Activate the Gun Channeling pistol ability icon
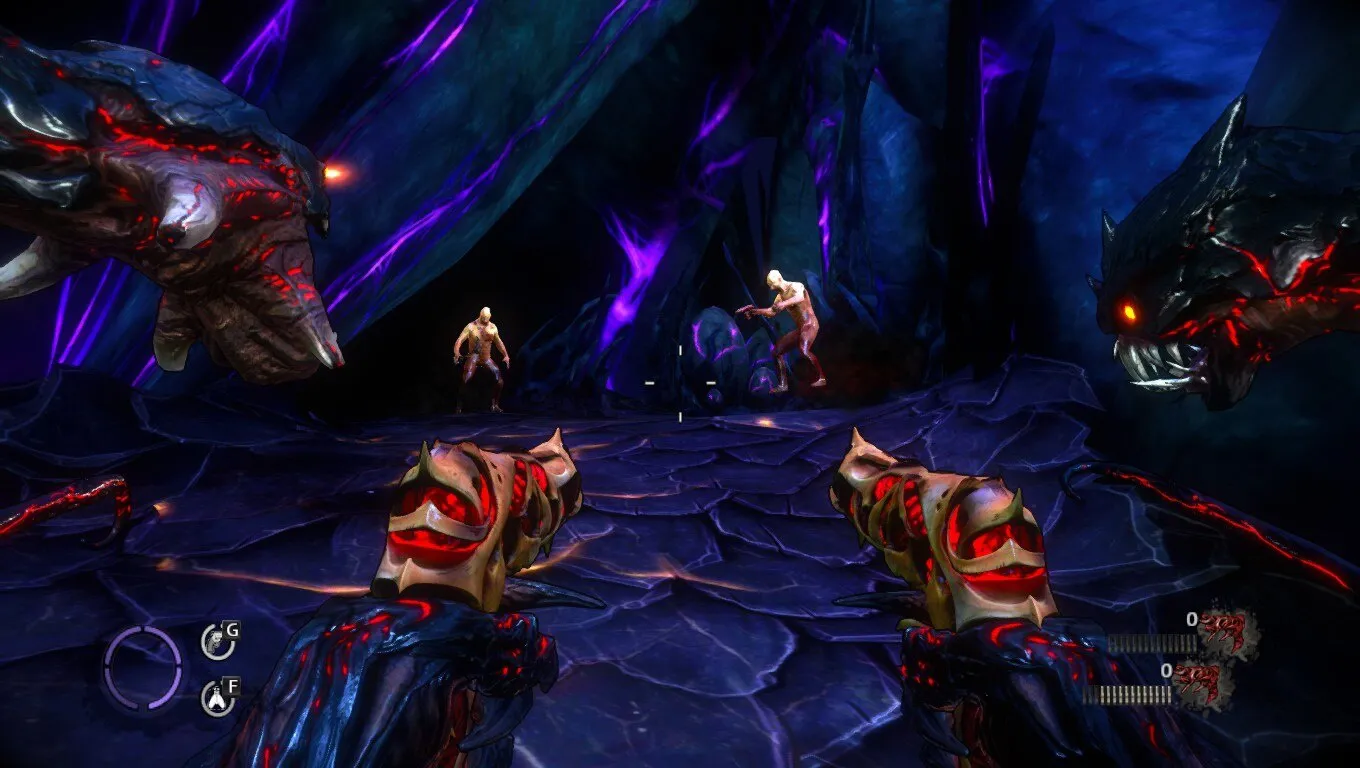Image resolution: width=1360 pixels, height=768 pixels. (216, 641)
